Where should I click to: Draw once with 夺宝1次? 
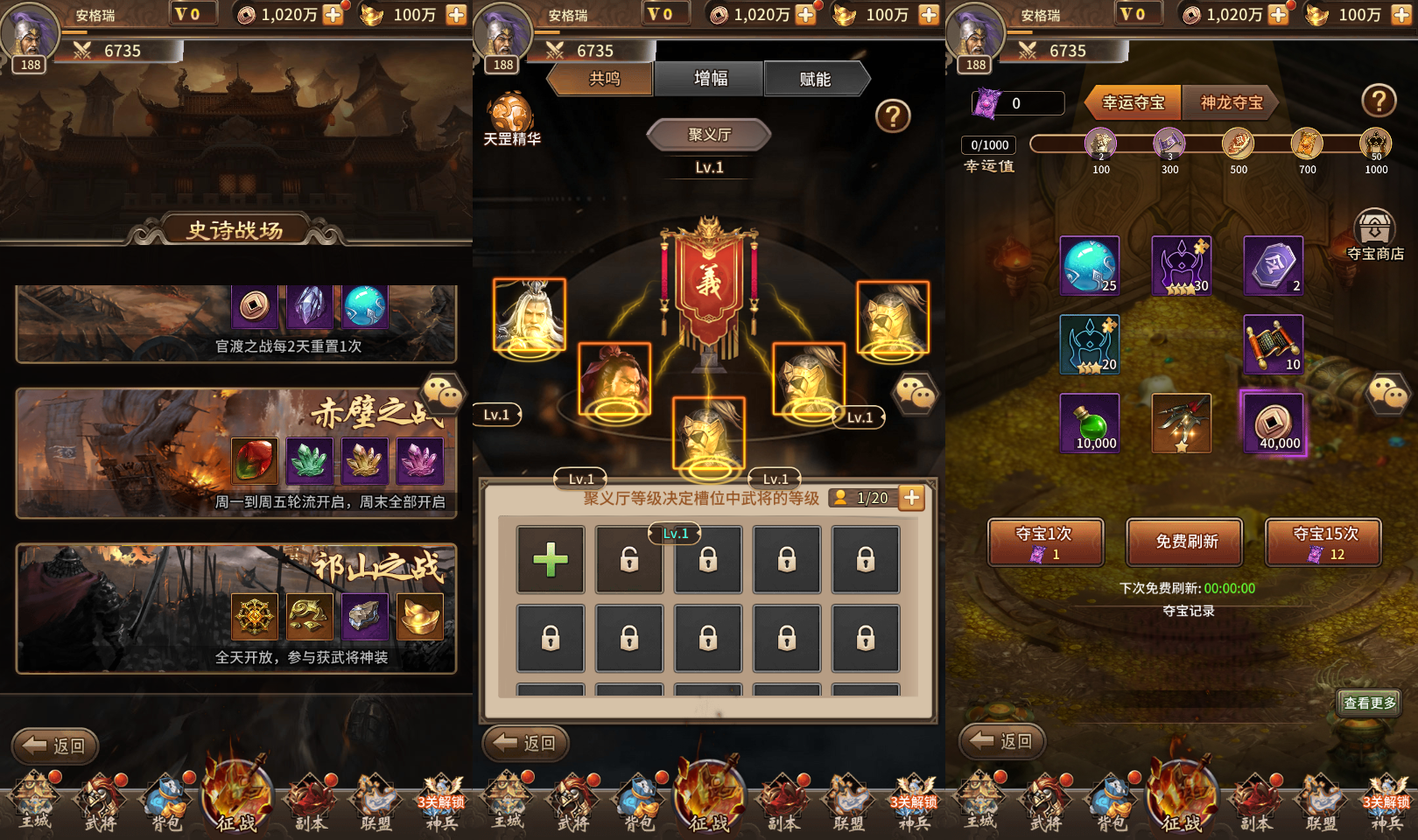[1045, 542]
